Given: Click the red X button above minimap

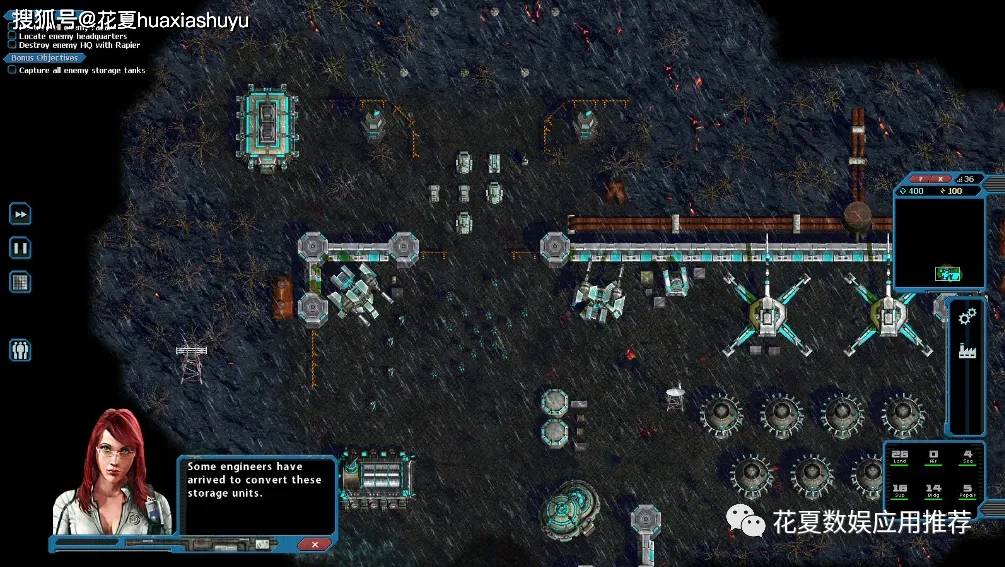Looking at the screenshot, I should coord(941,178).
